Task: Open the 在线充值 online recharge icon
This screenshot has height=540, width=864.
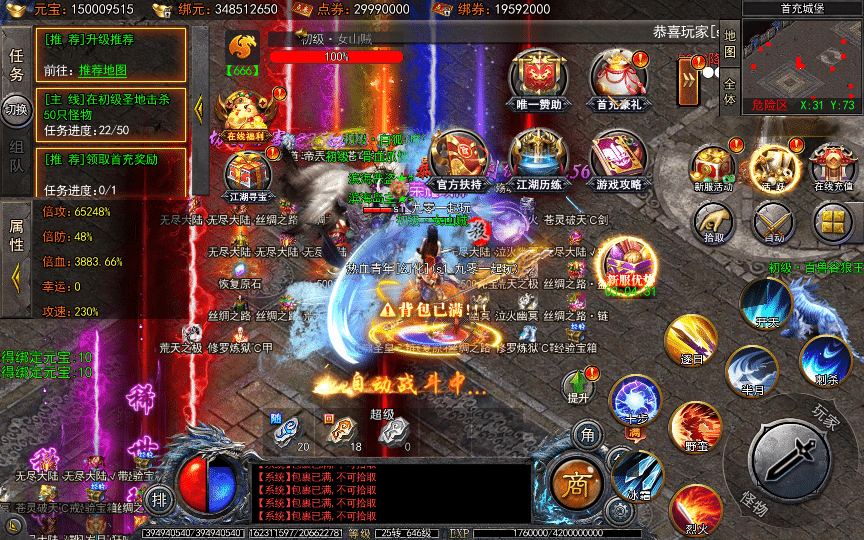Action: (832, 165)
